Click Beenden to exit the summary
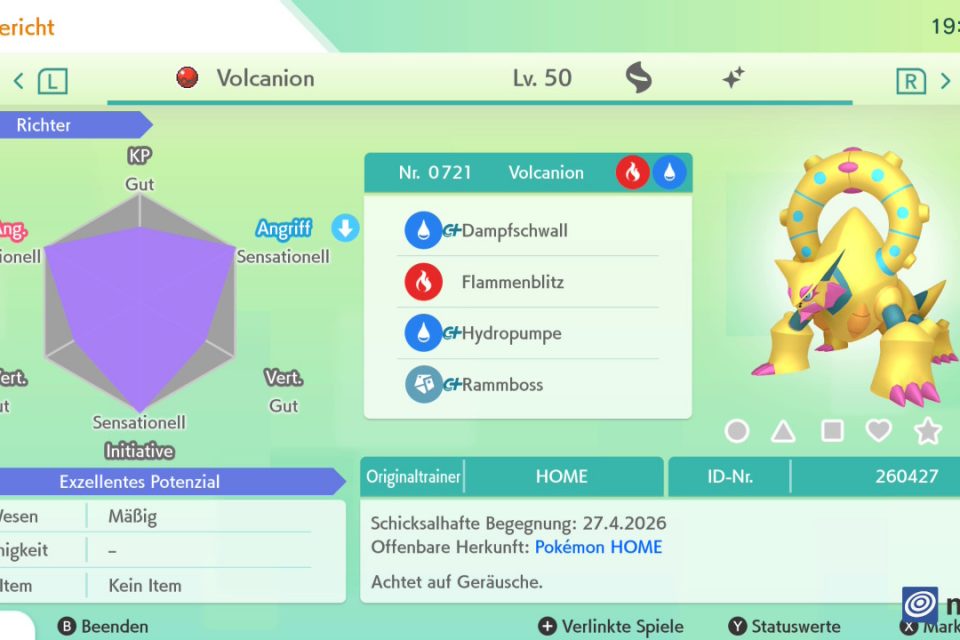The image size is (960, 640). pyautogui.click(x=104, y=627)
